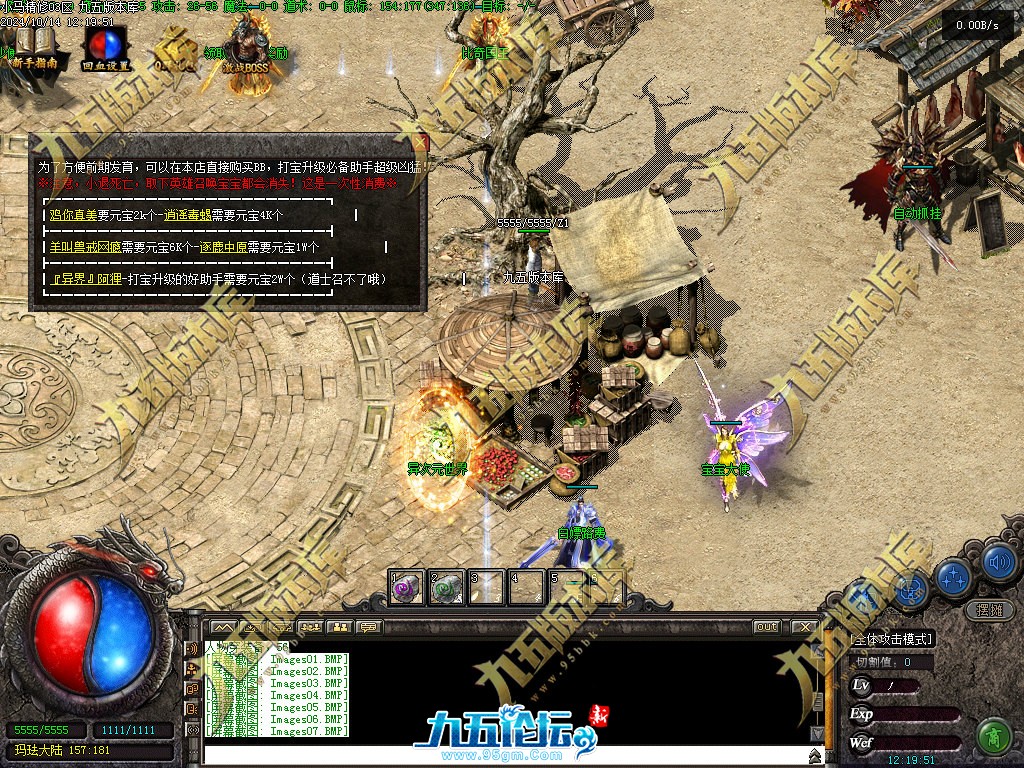This screenshot has width=1024, height=768.
Task: Close the chat window with X
Action: [804, 627]
